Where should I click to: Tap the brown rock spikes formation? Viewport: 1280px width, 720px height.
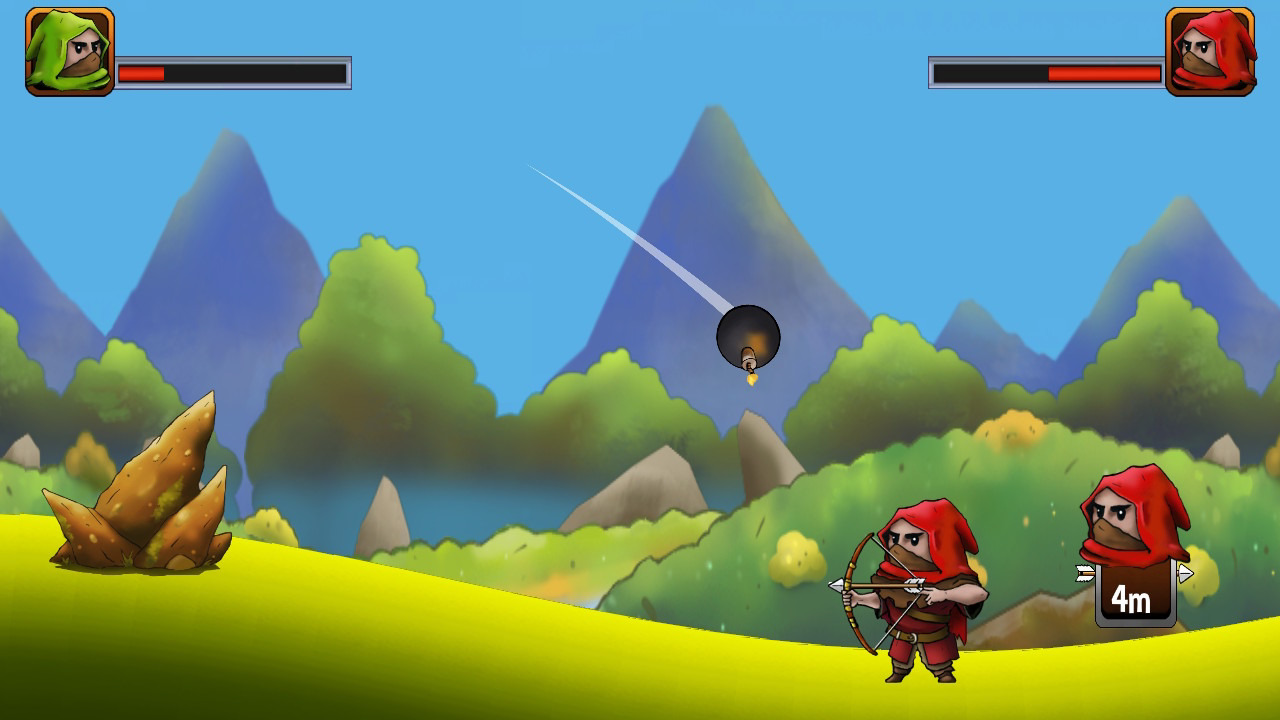tap(140, 500)
